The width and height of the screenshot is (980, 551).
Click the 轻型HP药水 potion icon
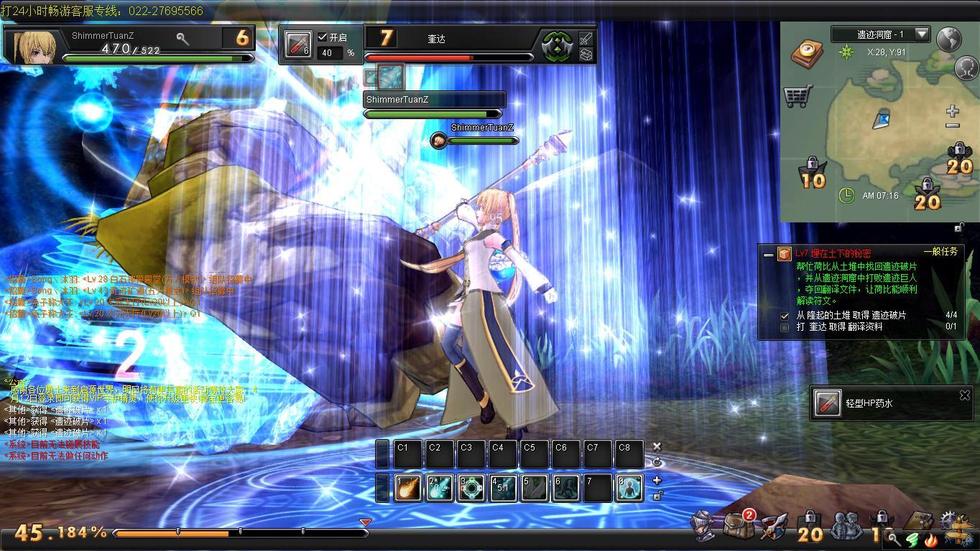tap(827, 403)
